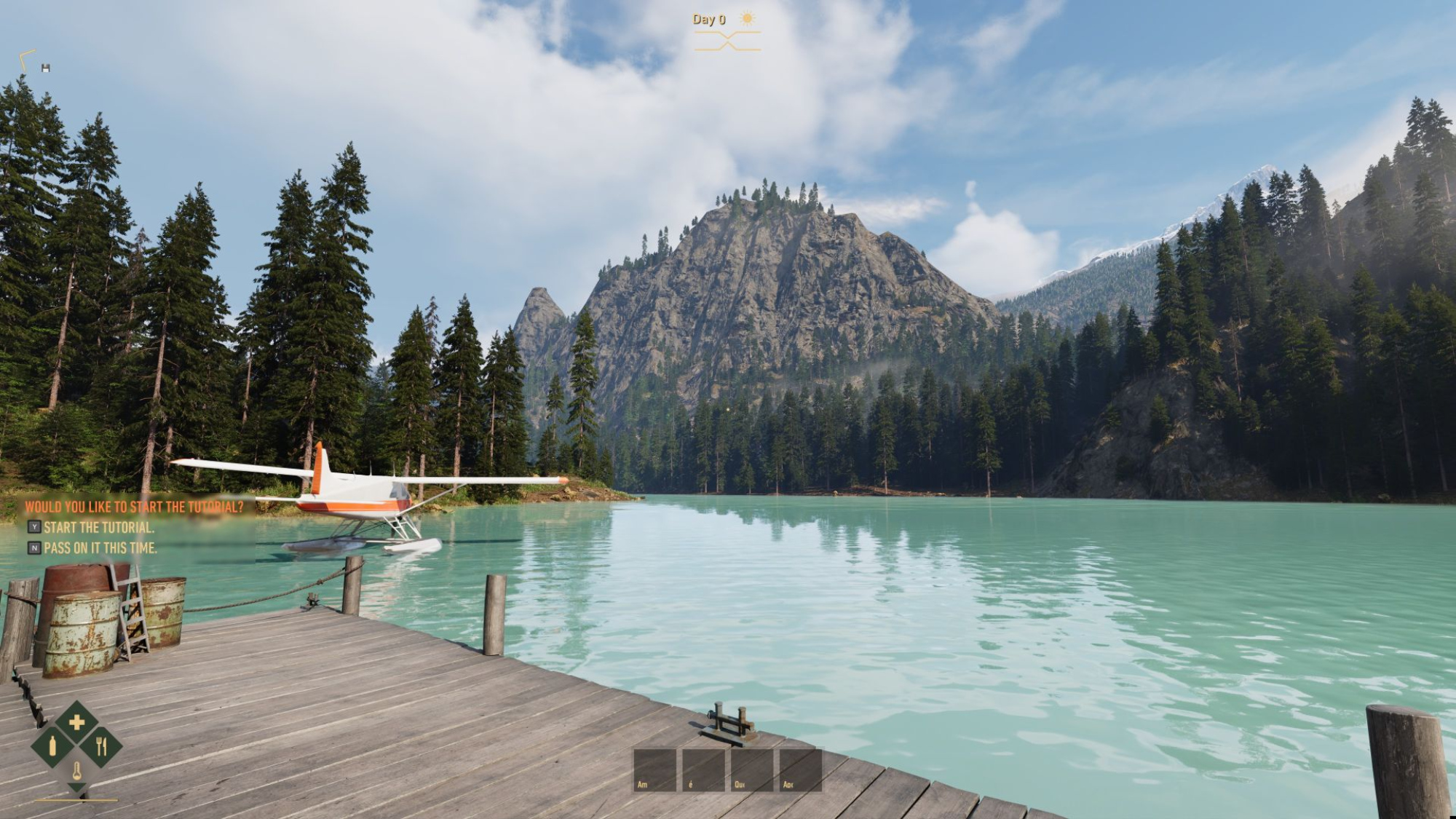Click the health cross status icon
The image size is (1456, 819).
click(76, 722)
